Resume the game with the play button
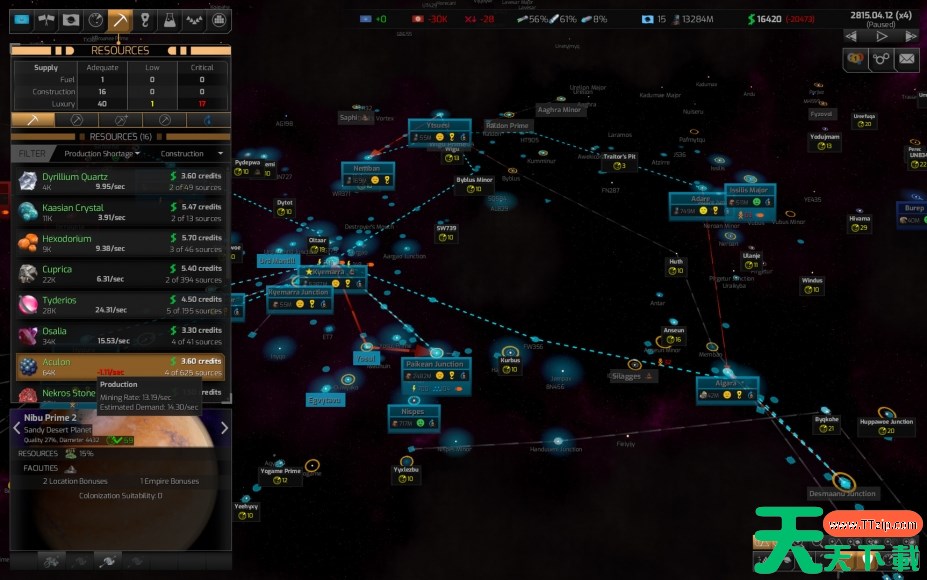This screenshot has height=580, width=927. [x=881, y=36]
